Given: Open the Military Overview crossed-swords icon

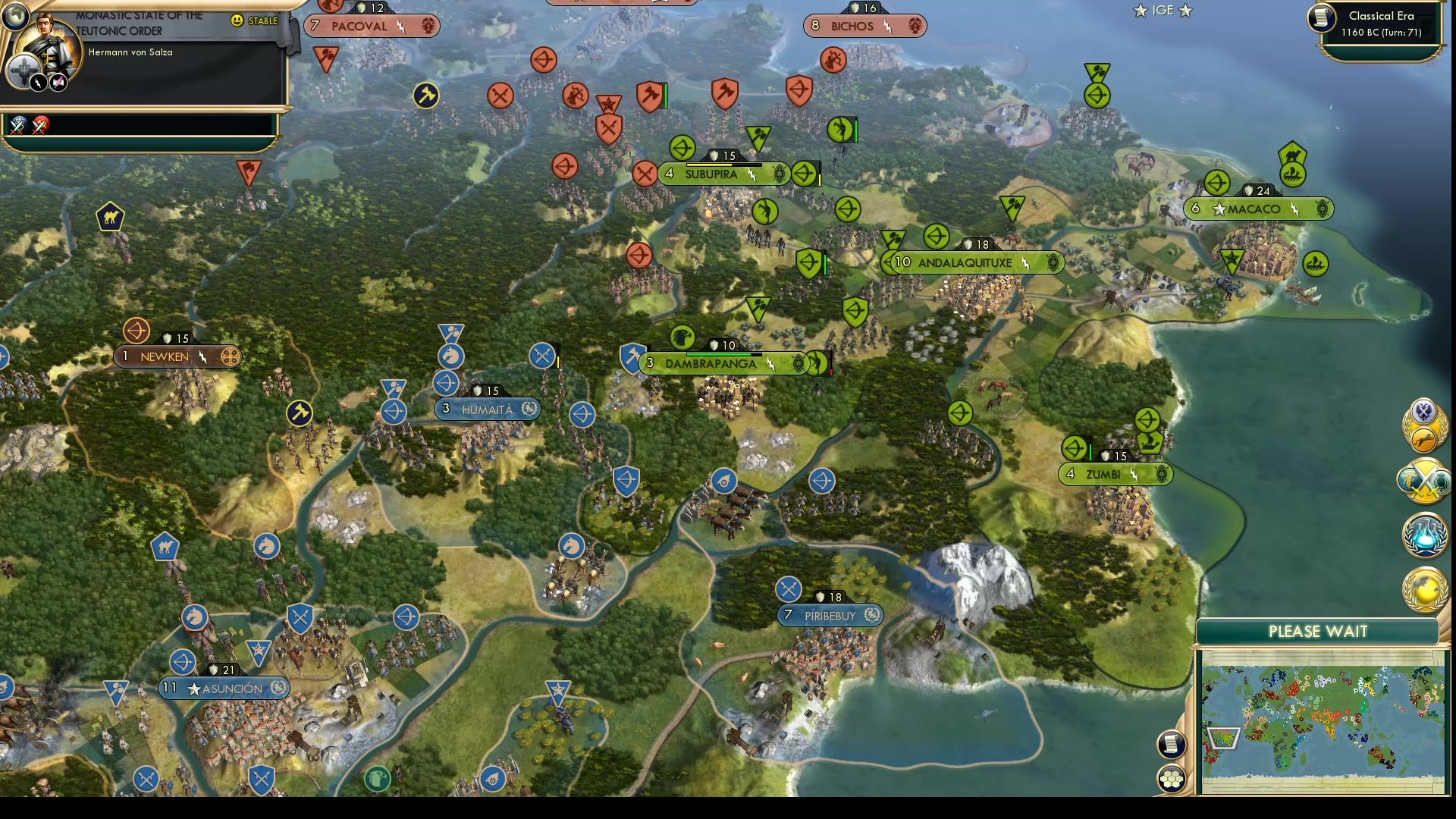Looking at the screenshot, I should click(1424, 482).
